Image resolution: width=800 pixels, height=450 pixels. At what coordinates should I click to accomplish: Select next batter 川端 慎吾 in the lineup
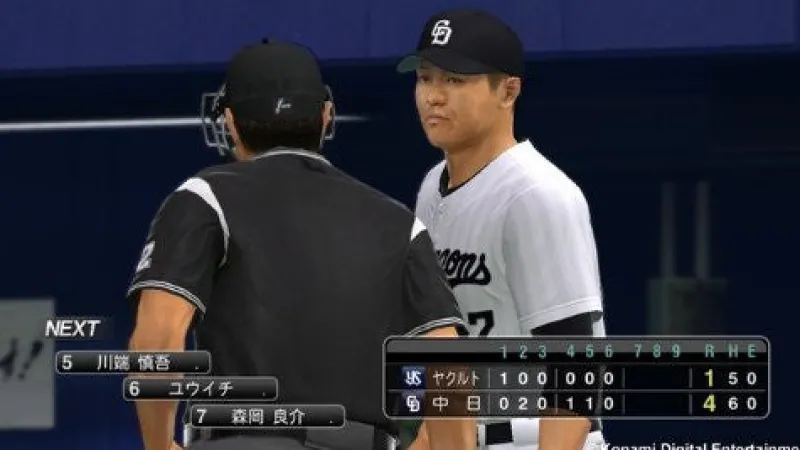point(133,362)
